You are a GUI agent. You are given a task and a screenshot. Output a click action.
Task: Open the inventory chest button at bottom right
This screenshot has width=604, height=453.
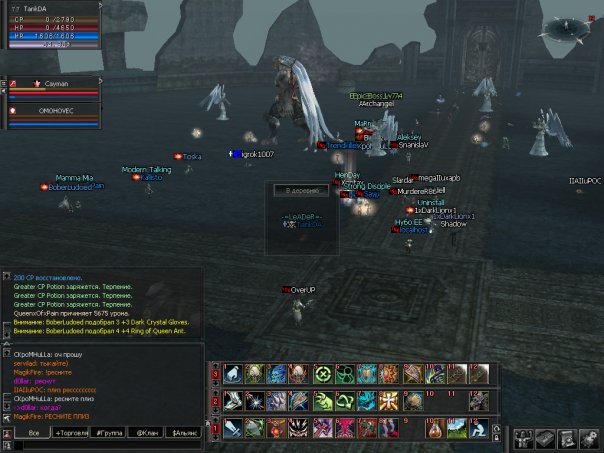[545, 438]
